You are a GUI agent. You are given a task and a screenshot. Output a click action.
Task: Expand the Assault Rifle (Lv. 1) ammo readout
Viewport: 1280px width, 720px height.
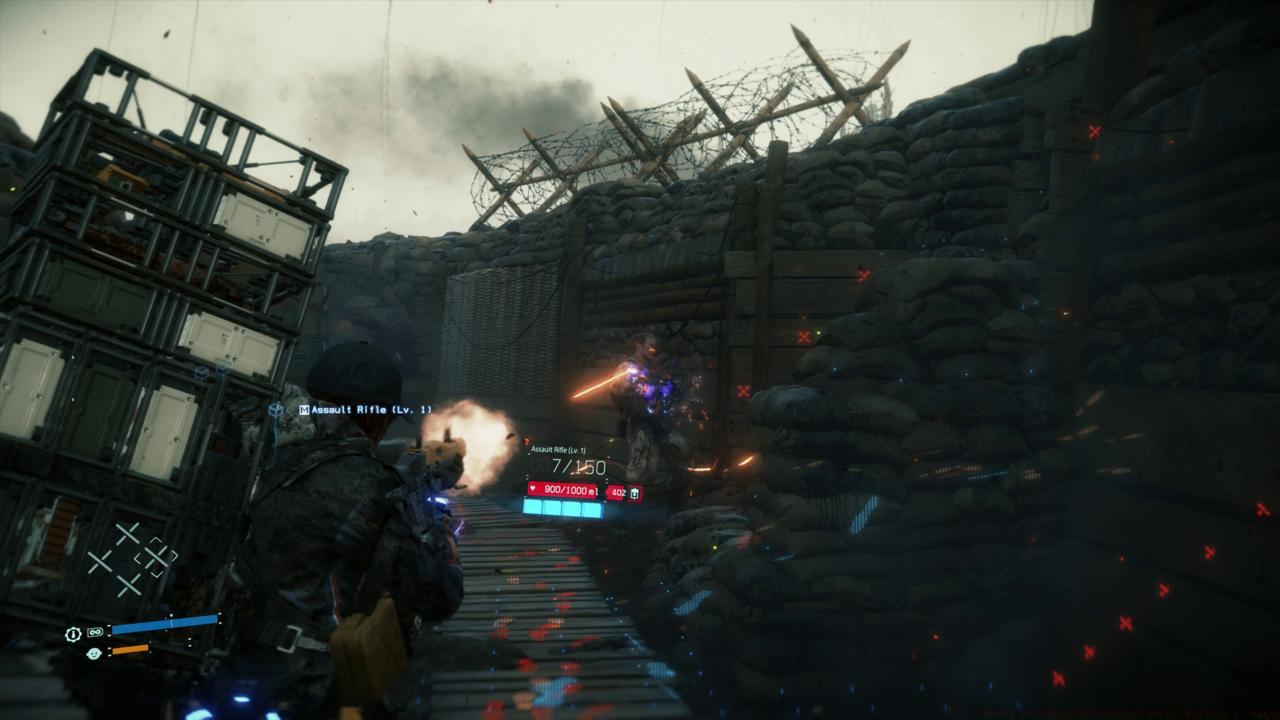click(x=559, y=449)
